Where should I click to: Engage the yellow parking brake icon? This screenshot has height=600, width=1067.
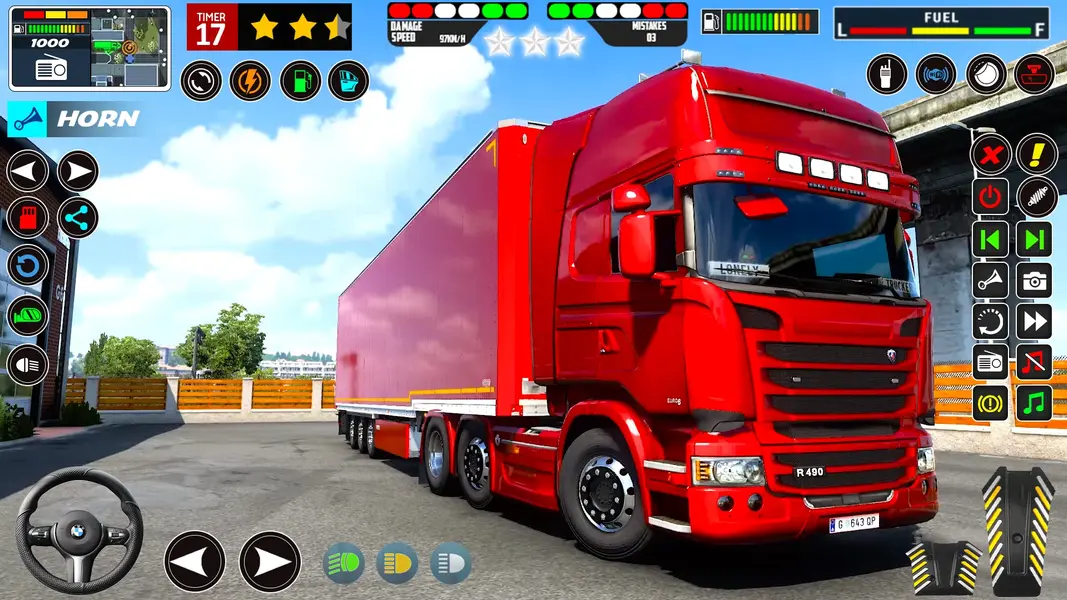click(x=990, y=403)
